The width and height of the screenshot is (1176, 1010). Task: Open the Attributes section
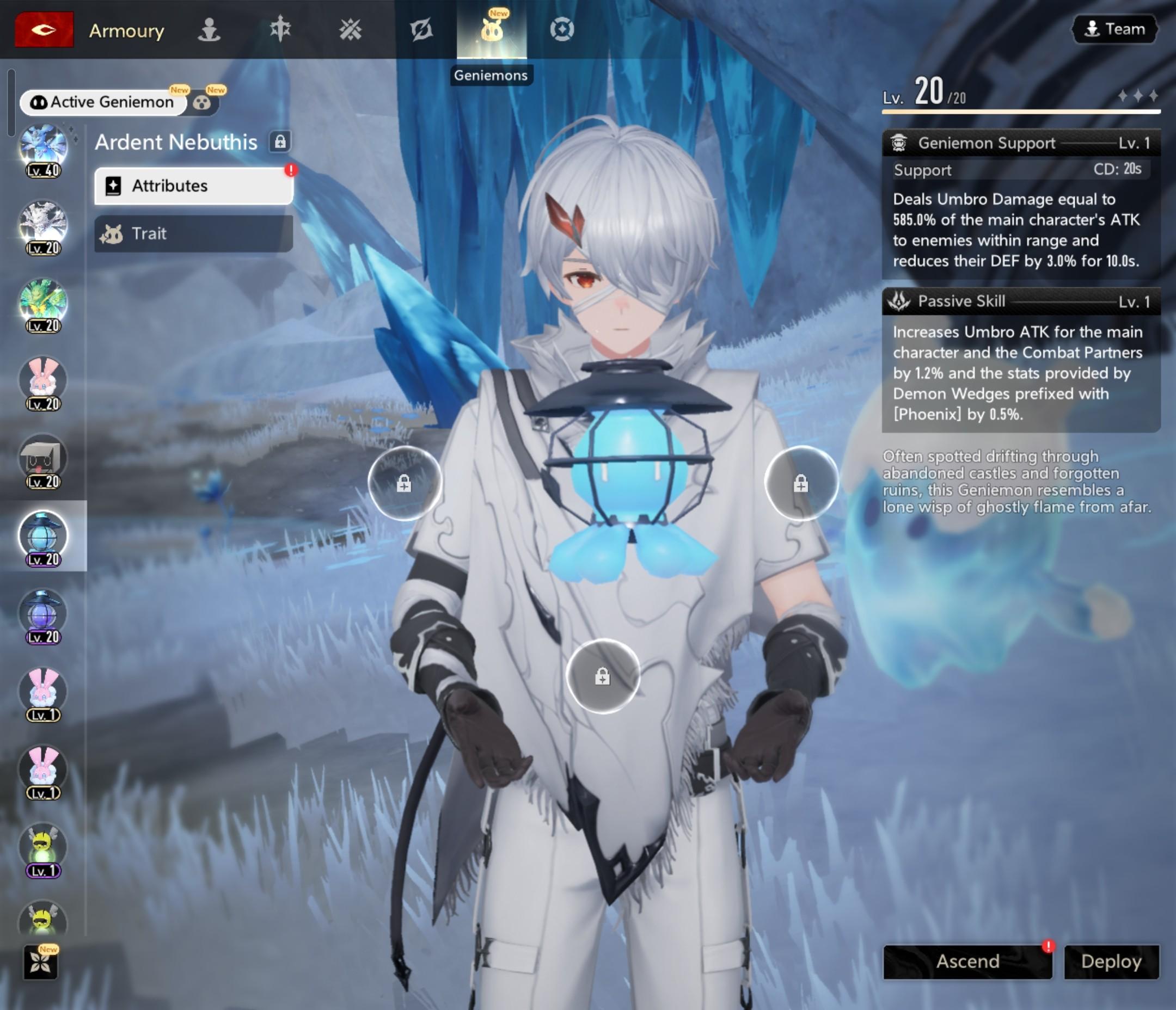click(193, 186)
